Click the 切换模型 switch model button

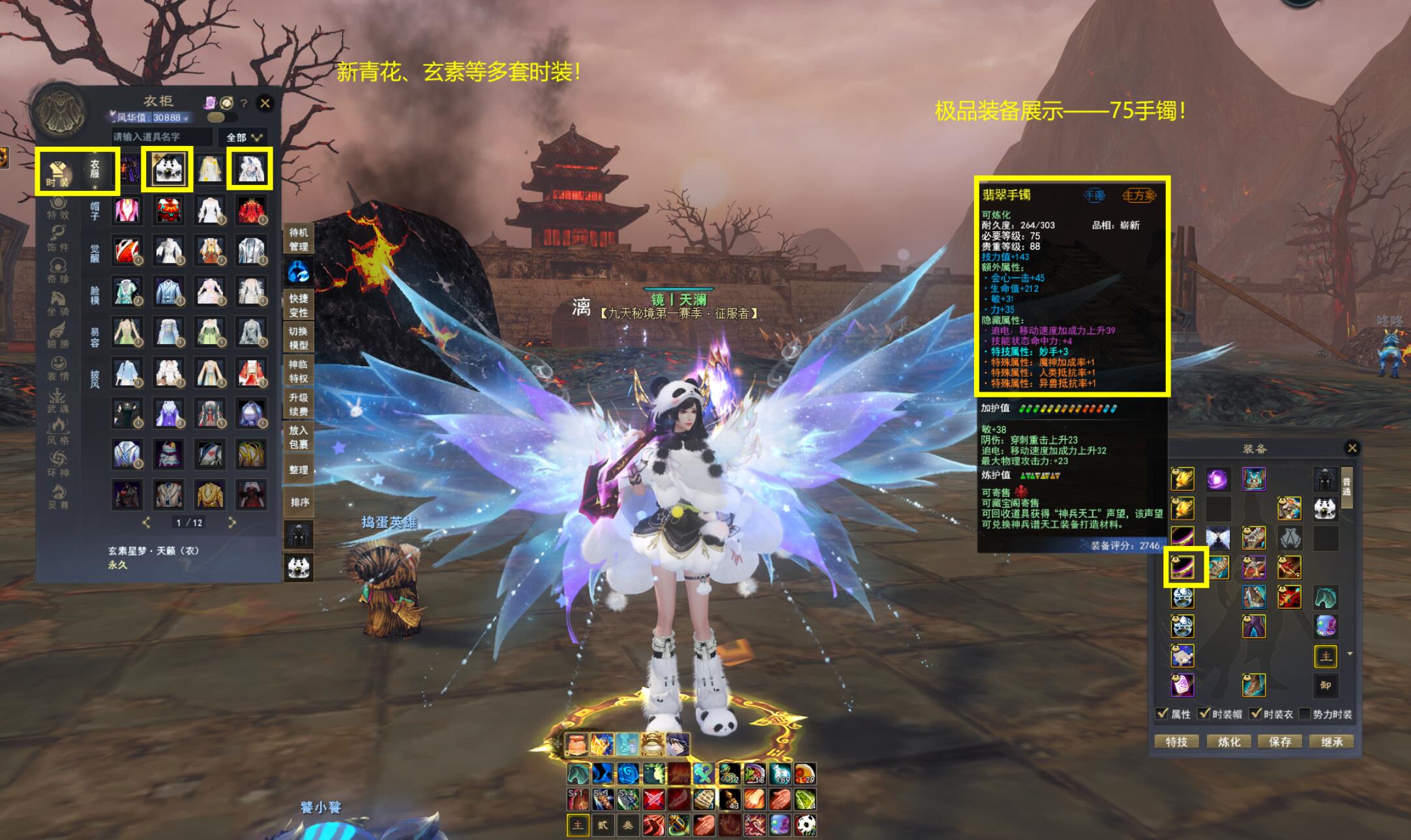[x=299, y=338]
